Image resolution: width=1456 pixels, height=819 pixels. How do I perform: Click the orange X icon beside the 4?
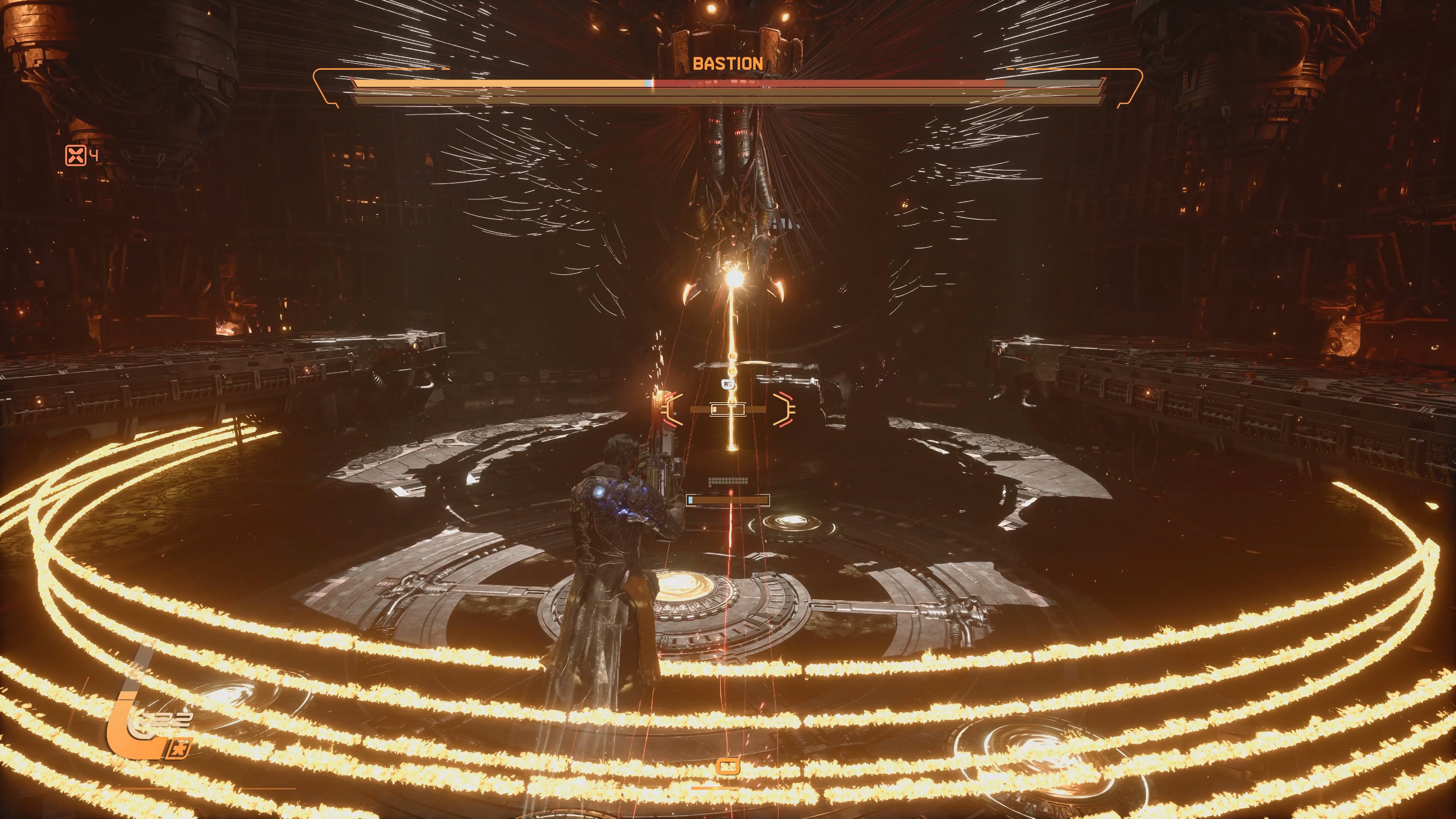point(75,155)
